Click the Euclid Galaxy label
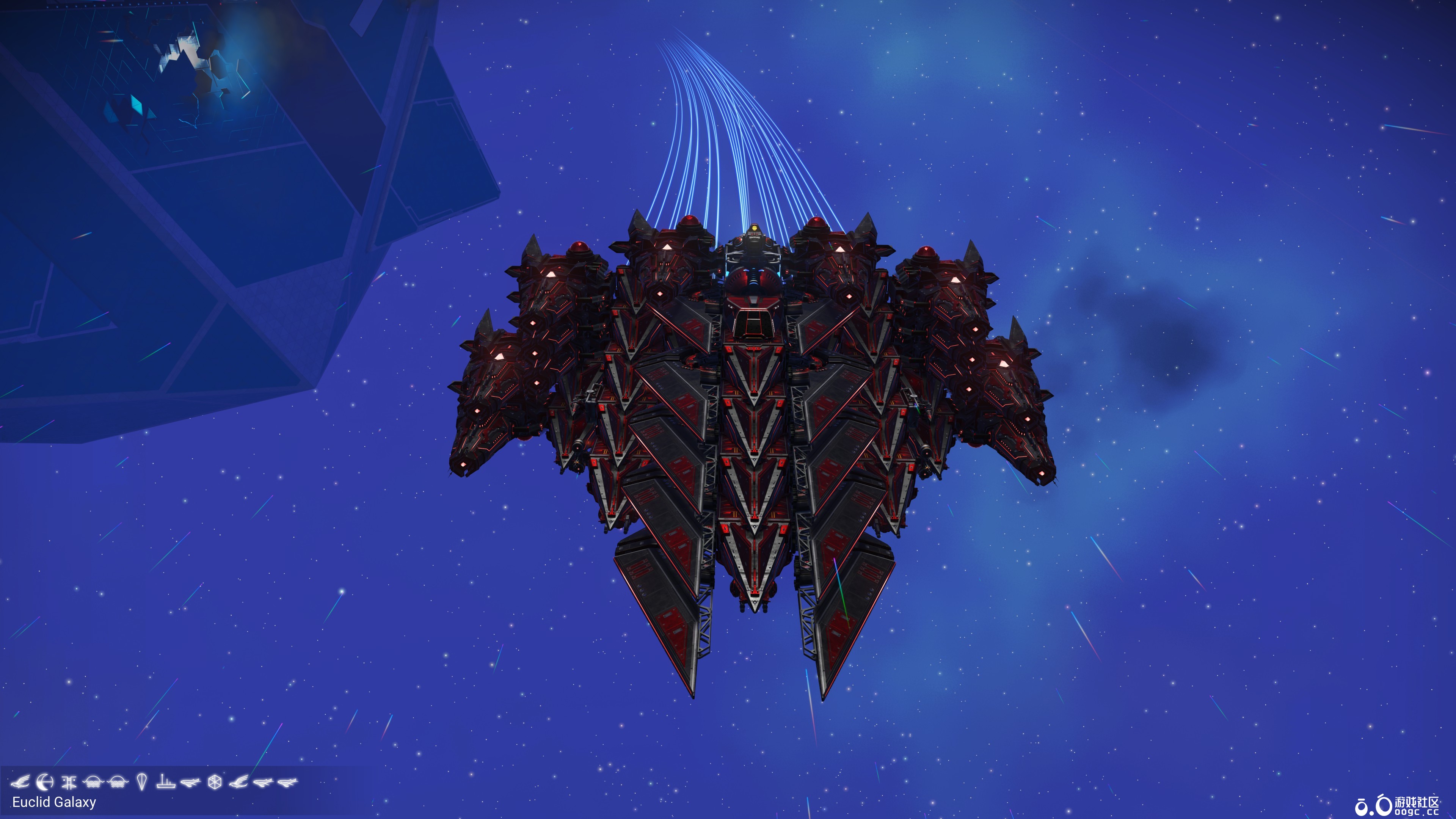The height and width of the screenshot is (819, 1456). (x=54, y=803)
